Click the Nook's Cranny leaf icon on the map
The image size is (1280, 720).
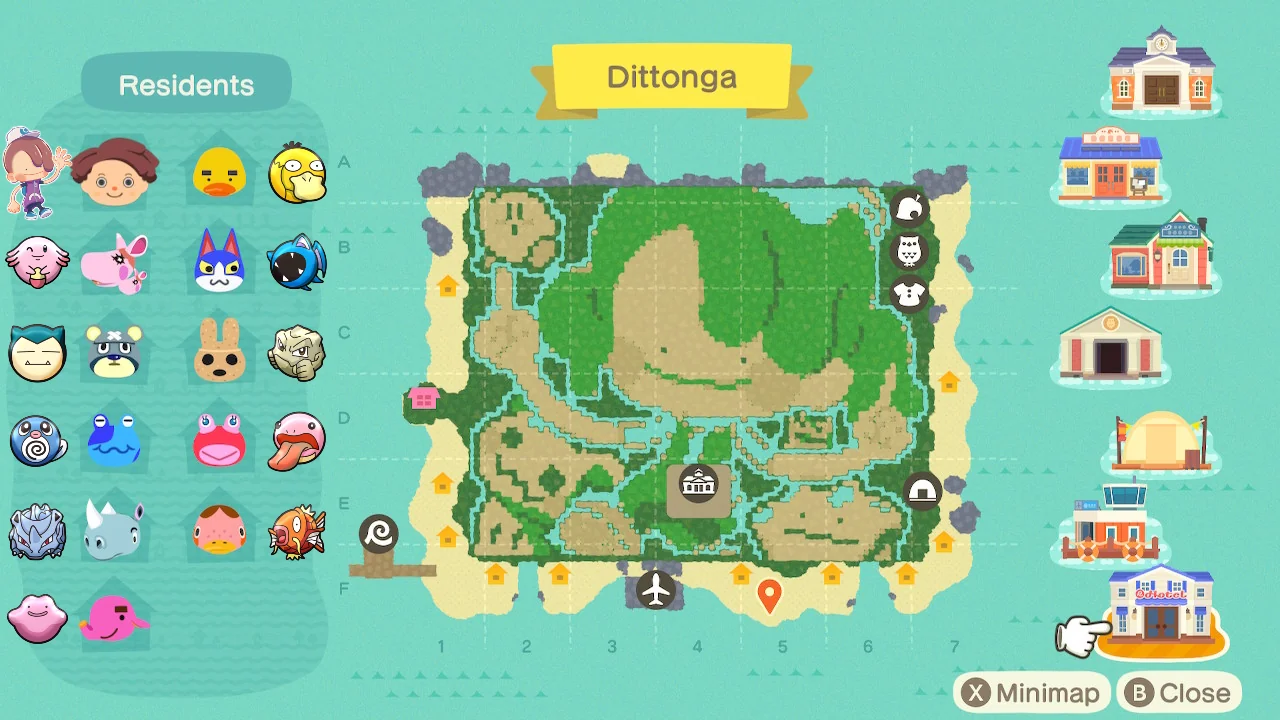click(x=909, y=208)
